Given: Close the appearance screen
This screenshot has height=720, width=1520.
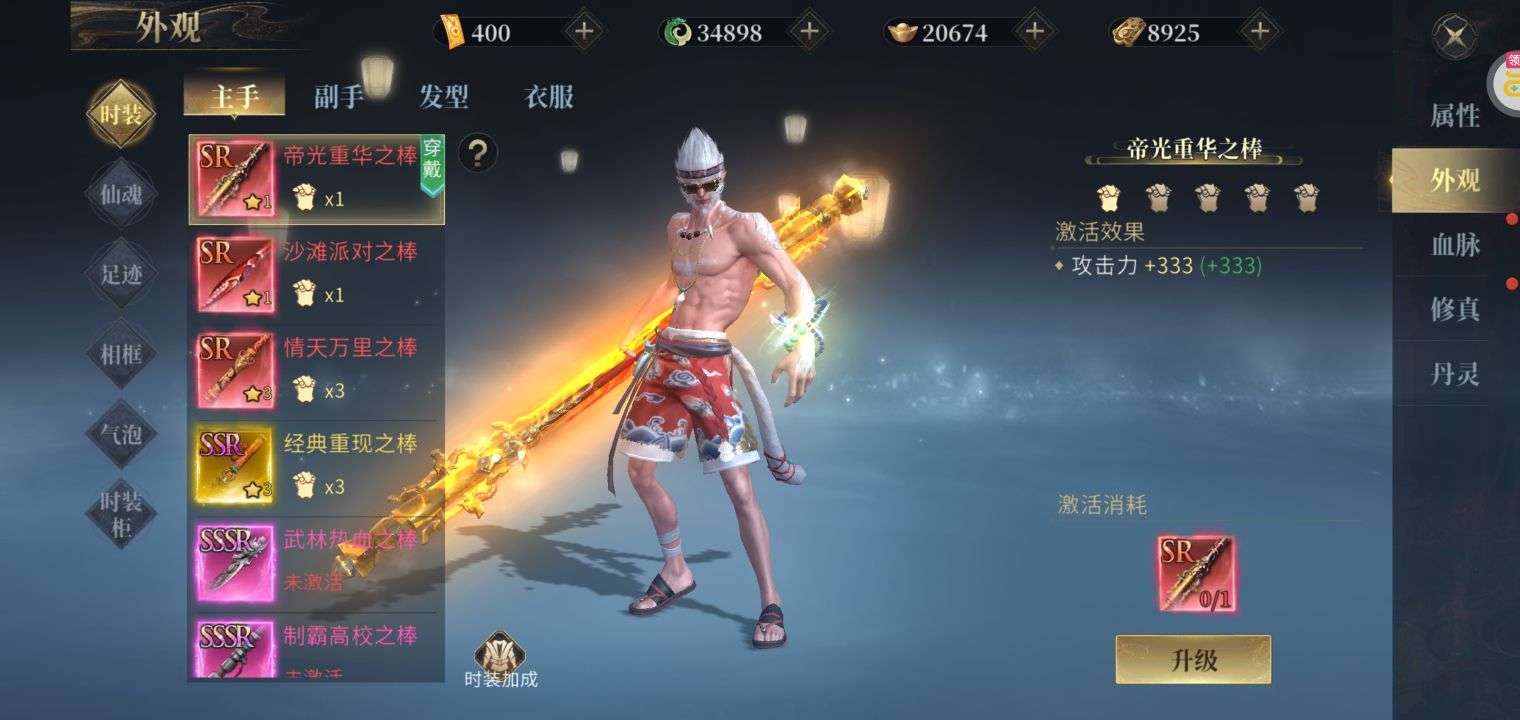Looking at the screenshot, I should 1454,39.
